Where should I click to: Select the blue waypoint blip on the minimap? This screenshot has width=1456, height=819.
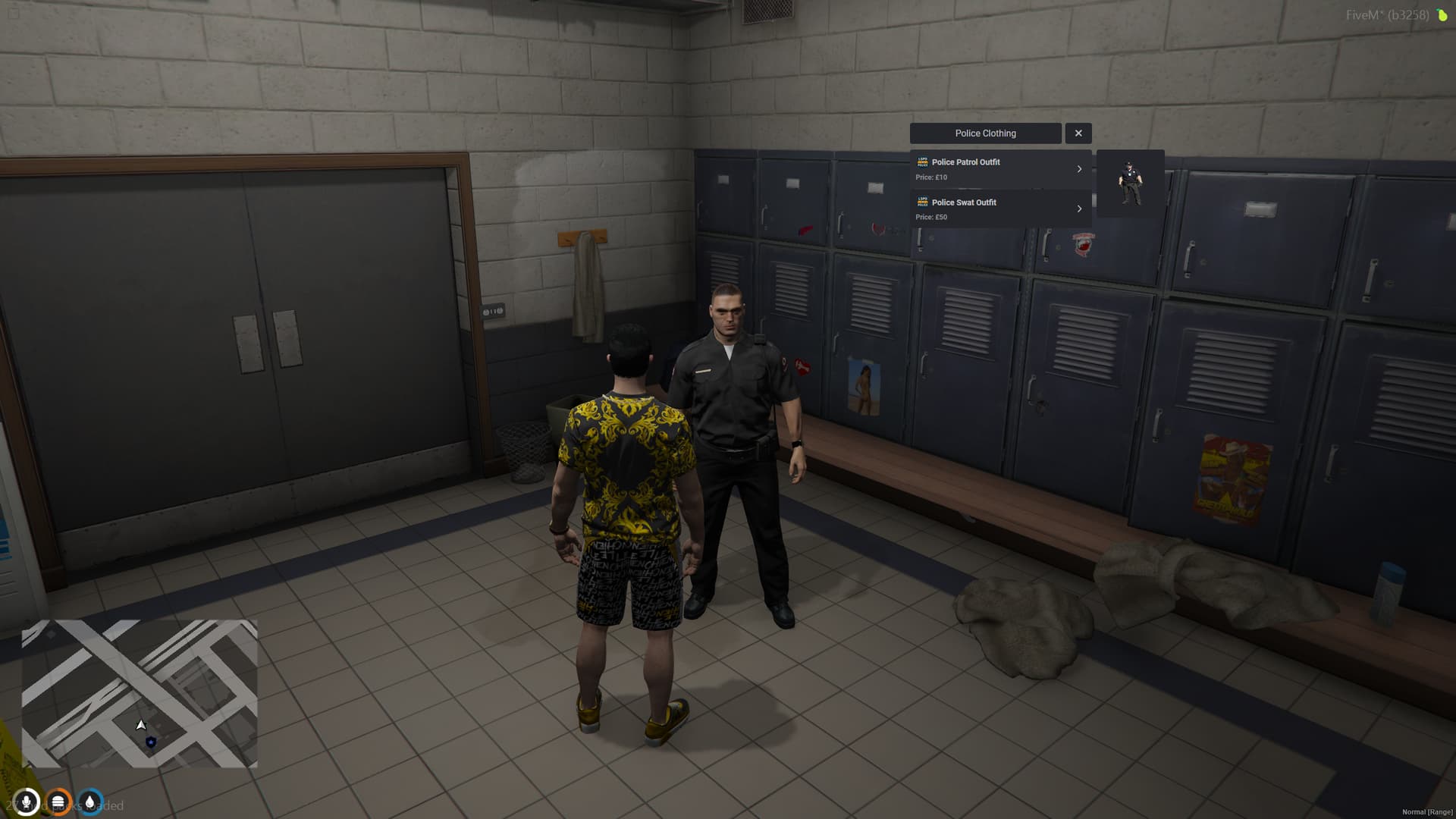(151, 740)
